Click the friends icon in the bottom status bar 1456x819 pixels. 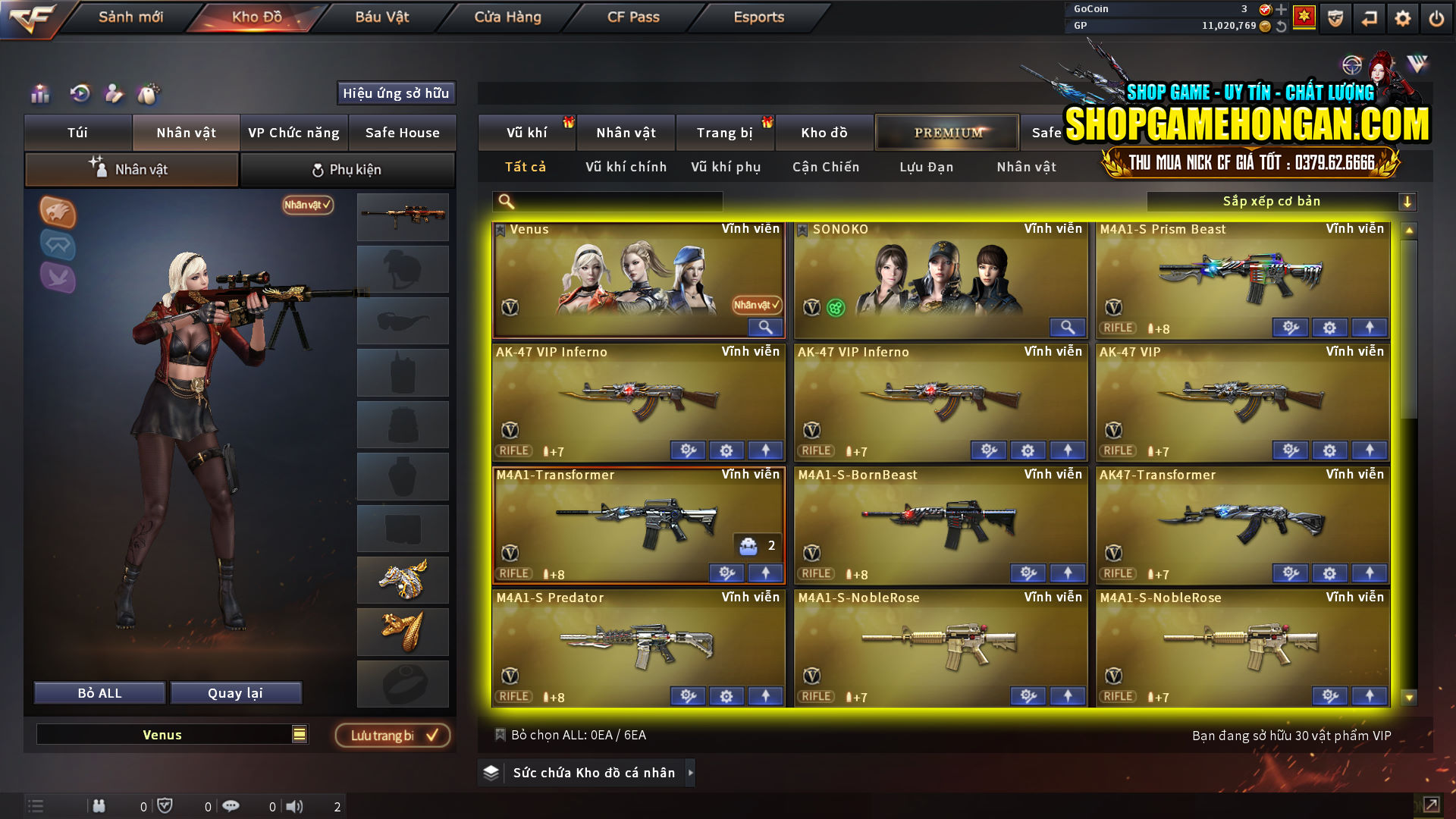pyautogui.click(x=99, y=805)
